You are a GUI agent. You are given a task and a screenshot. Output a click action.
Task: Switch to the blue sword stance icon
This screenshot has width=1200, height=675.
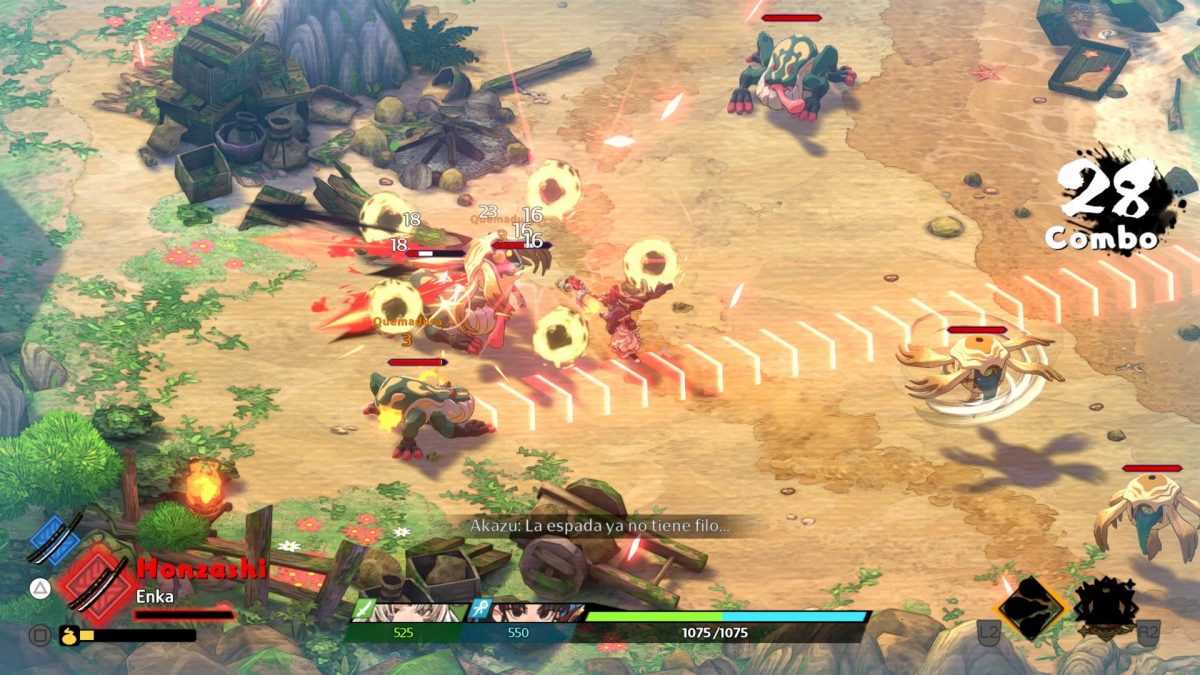(55, 539)
